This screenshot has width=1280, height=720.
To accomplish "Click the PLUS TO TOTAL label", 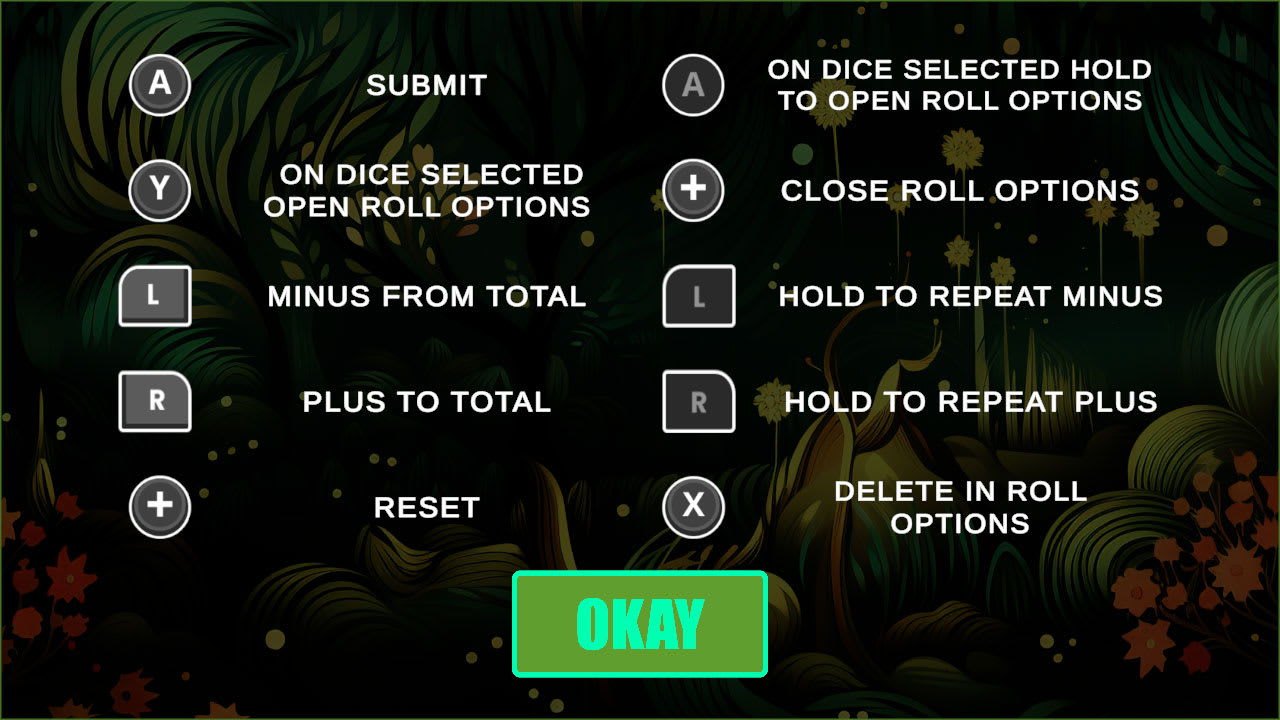I will pos(427,402).
